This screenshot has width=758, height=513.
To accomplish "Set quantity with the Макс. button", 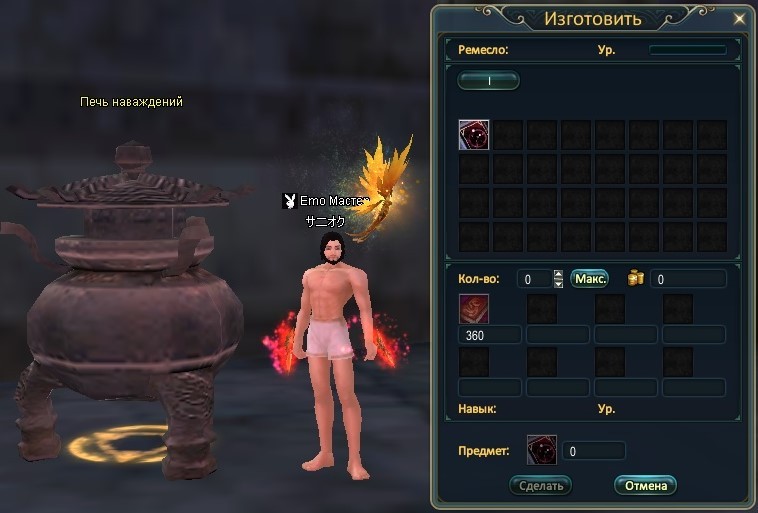I will tap(590, 279).
